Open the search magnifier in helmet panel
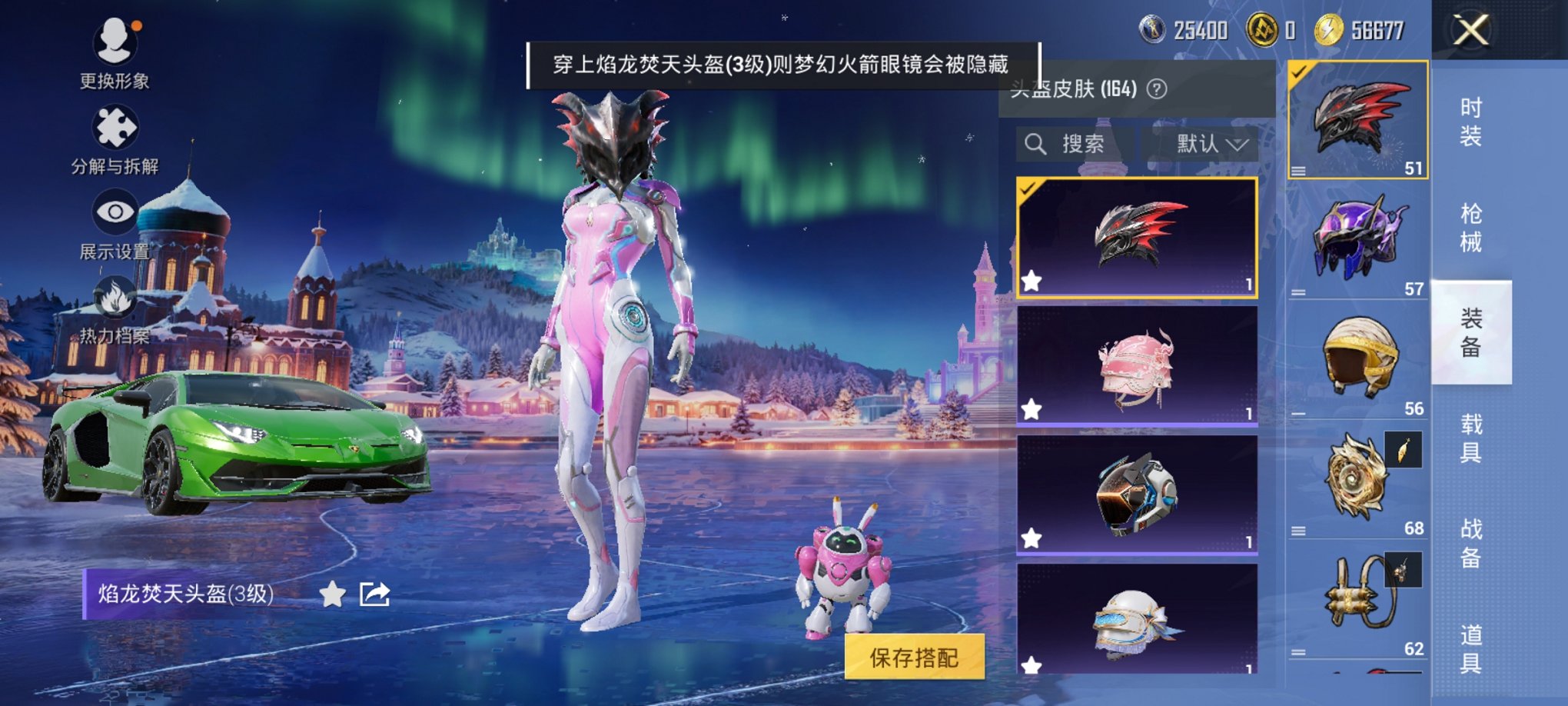1568x706 pixels. tap(1035, 145)
